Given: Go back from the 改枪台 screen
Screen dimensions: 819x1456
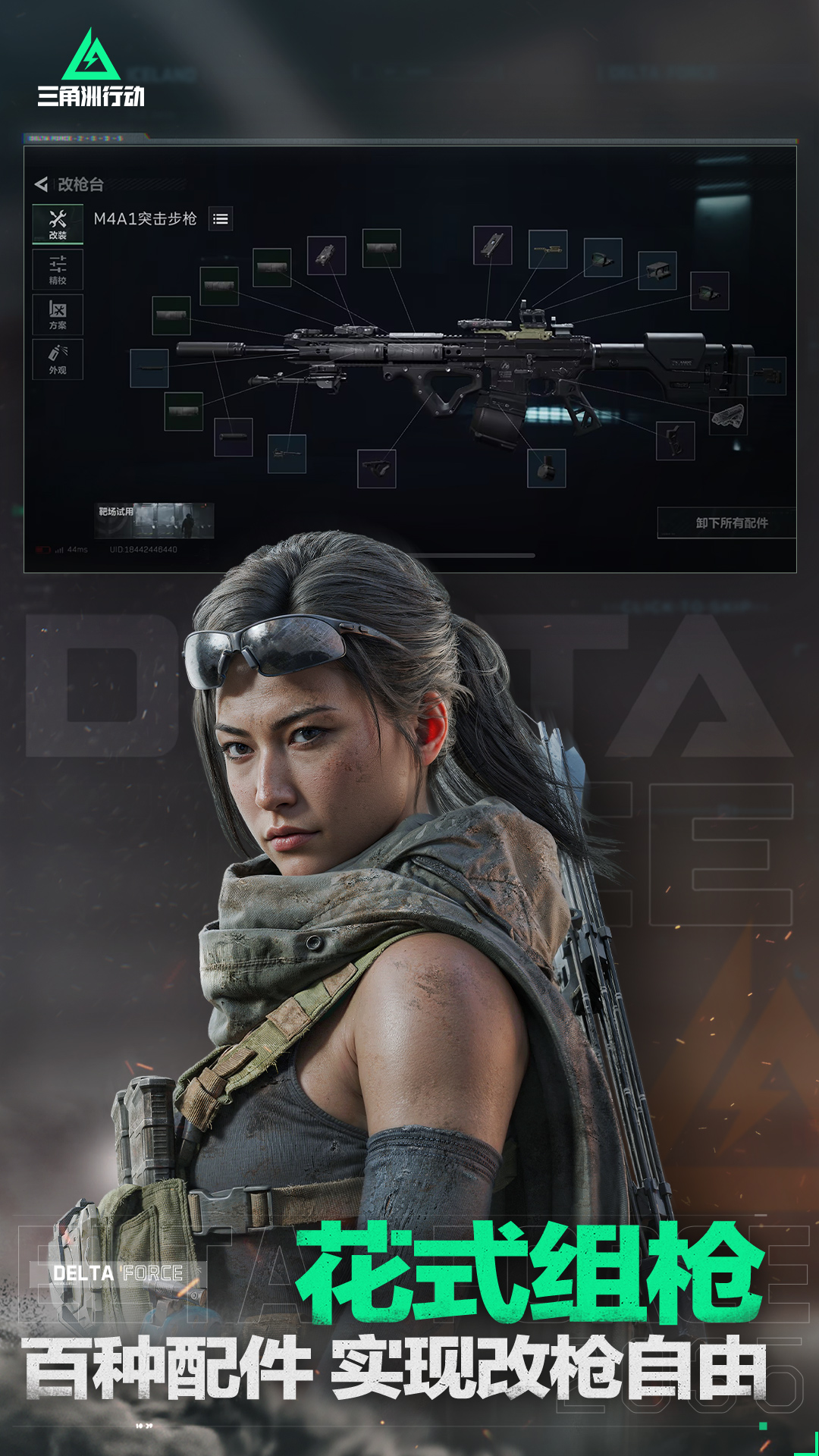Looking at the screenshot, I should [x=42, y=184].
